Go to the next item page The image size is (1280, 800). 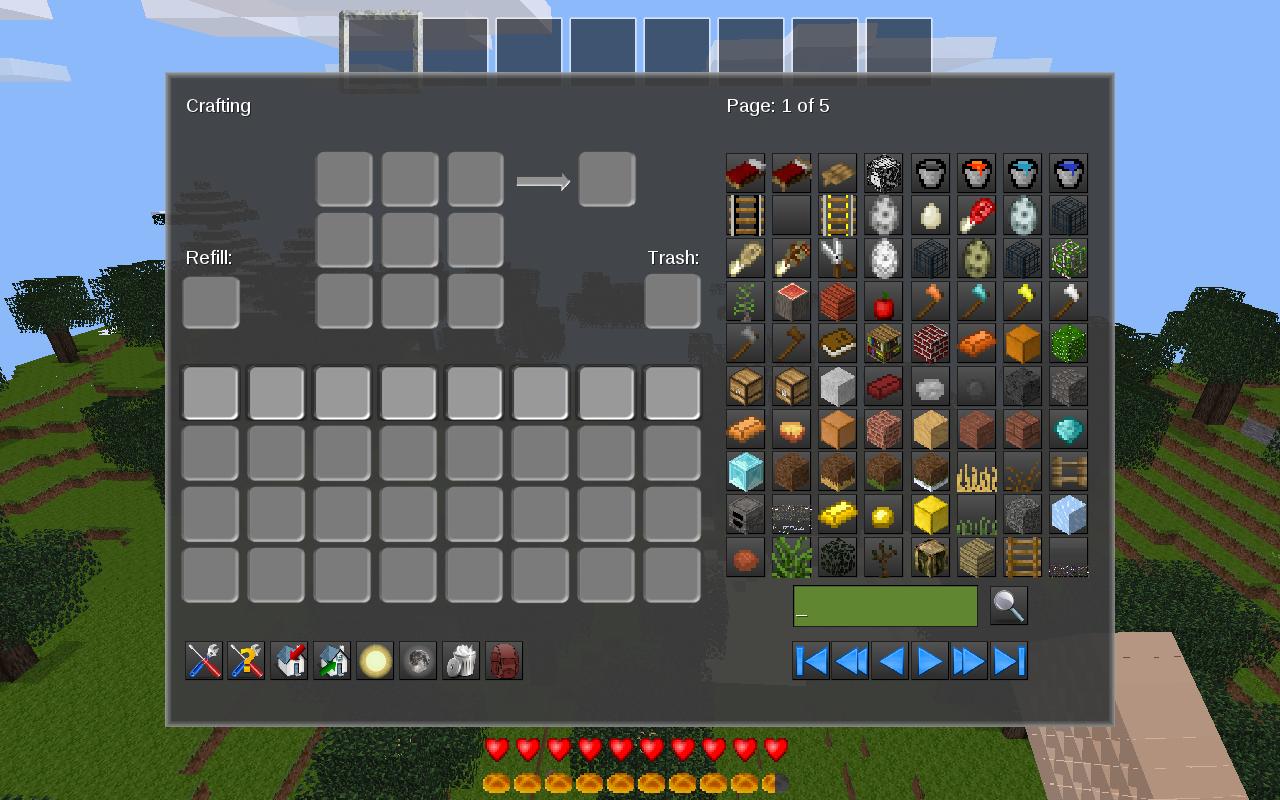coord(930,661)
